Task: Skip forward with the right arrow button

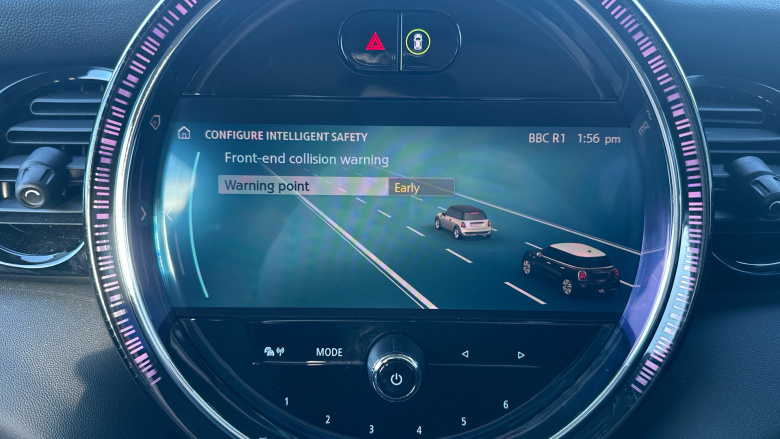Action: click(520, 354)
